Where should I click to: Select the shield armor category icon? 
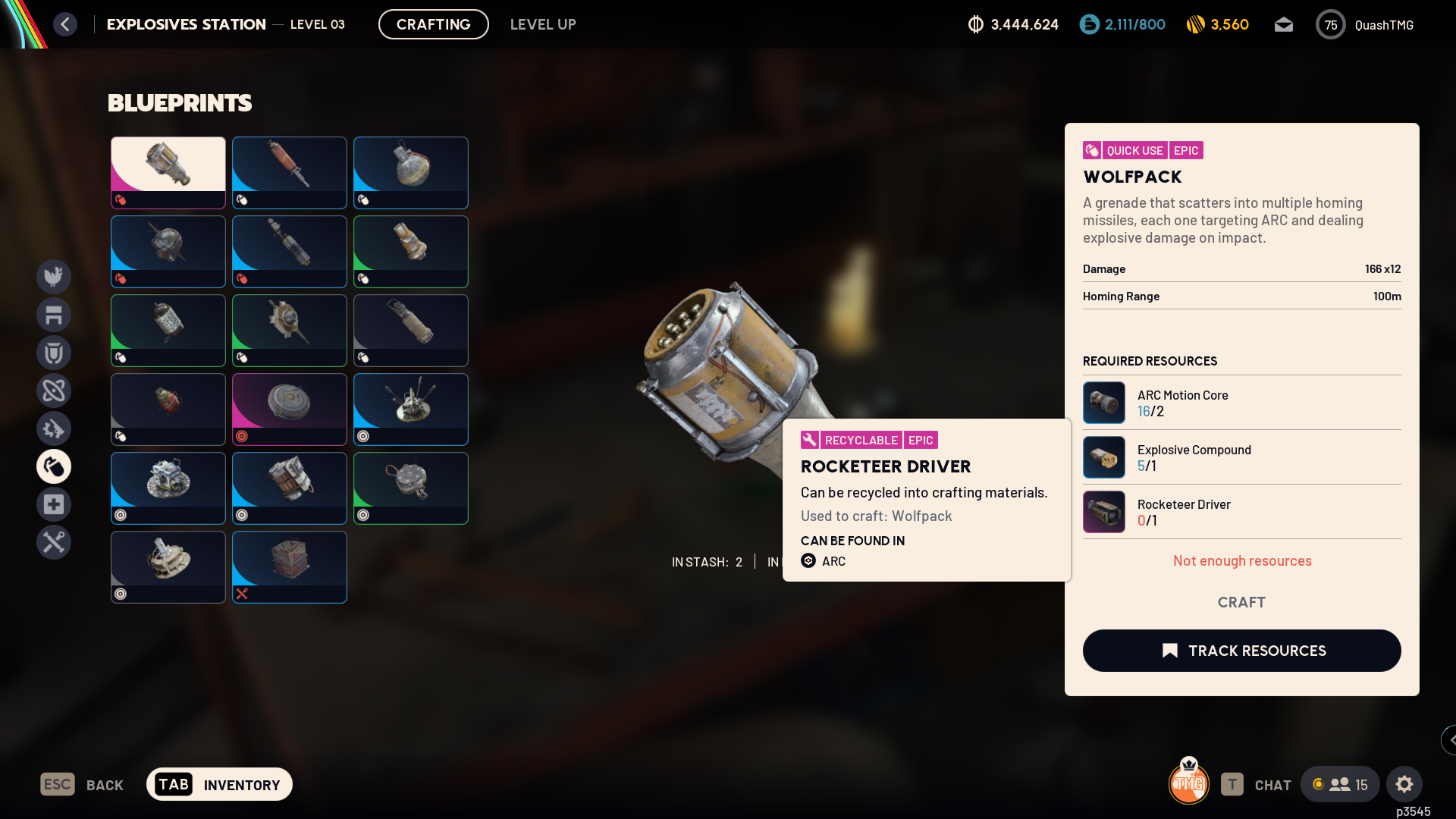pyautogui.click(x=54, y=353)
